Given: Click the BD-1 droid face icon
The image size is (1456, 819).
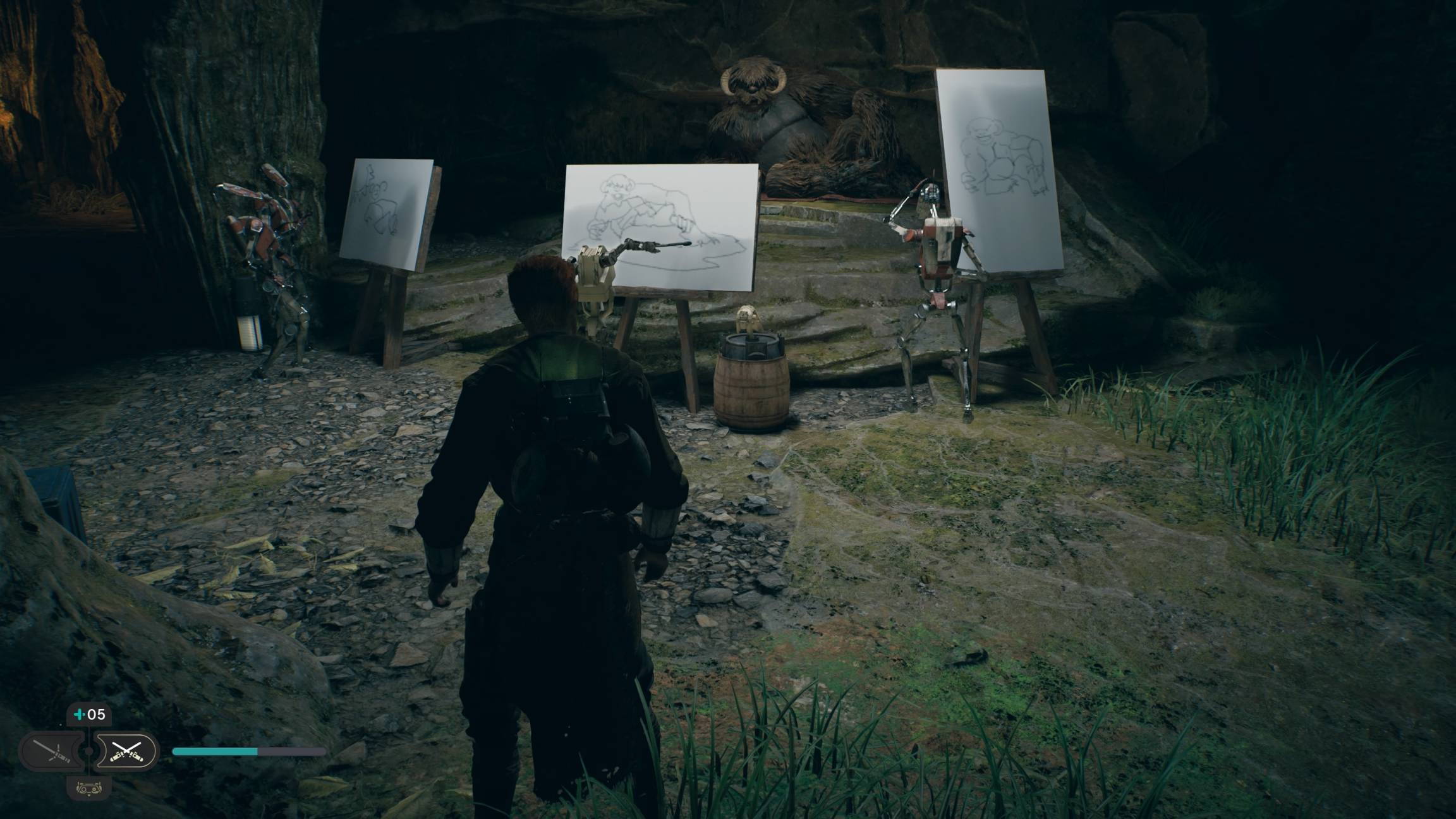Looking at the screenshot, I should coord(89,789).
